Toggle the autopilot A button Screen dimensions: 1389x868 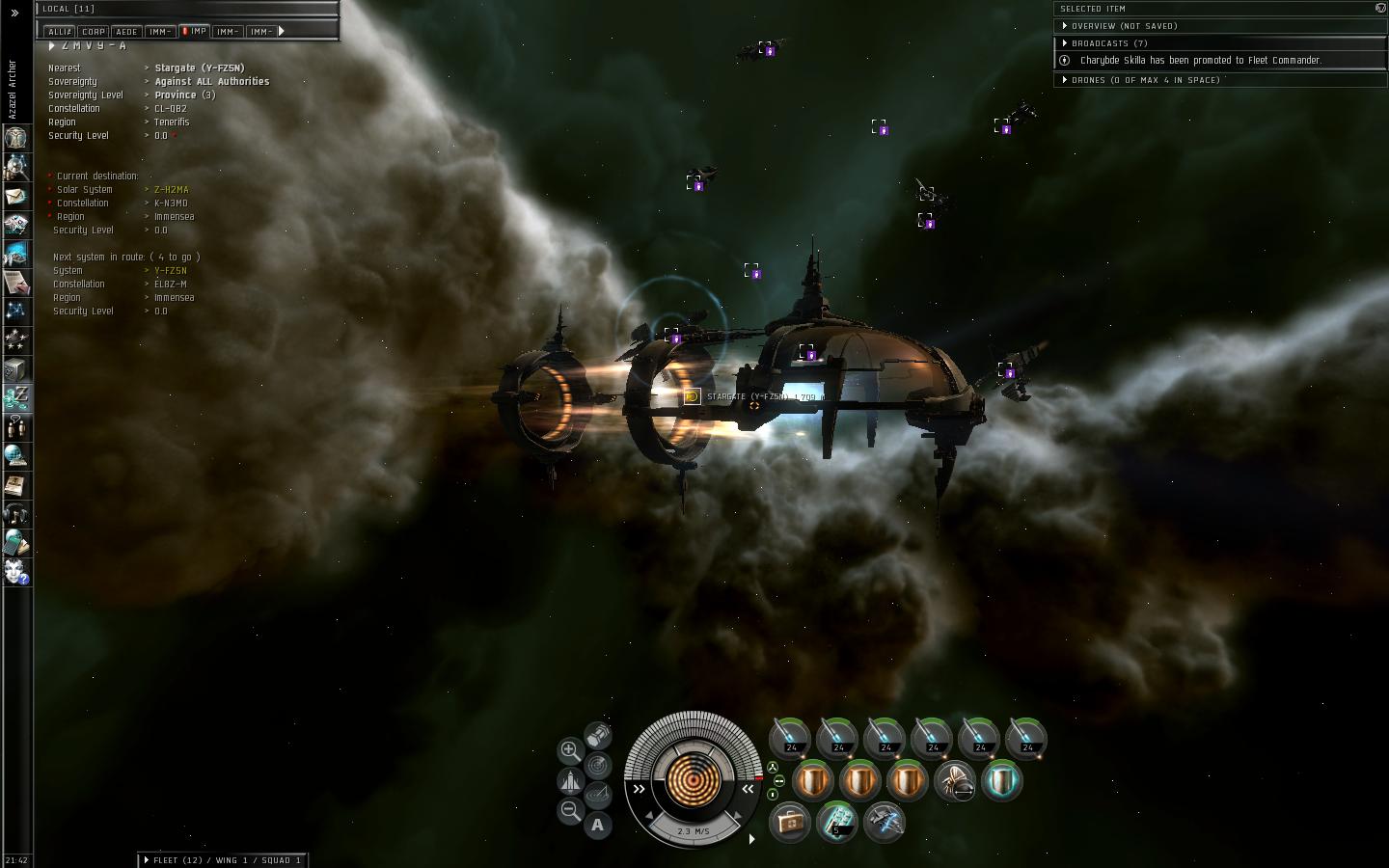coord(598,825)
